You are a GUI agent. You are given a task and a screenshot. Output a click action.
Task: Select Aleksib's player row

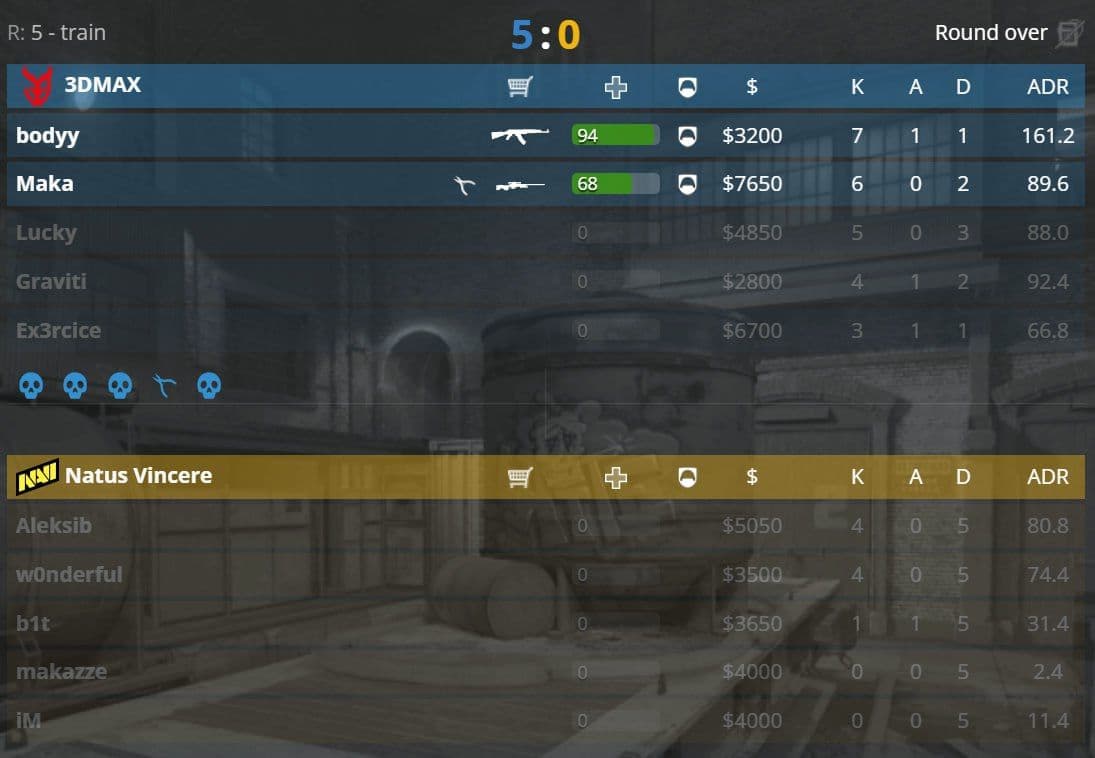tap(54, 525)
